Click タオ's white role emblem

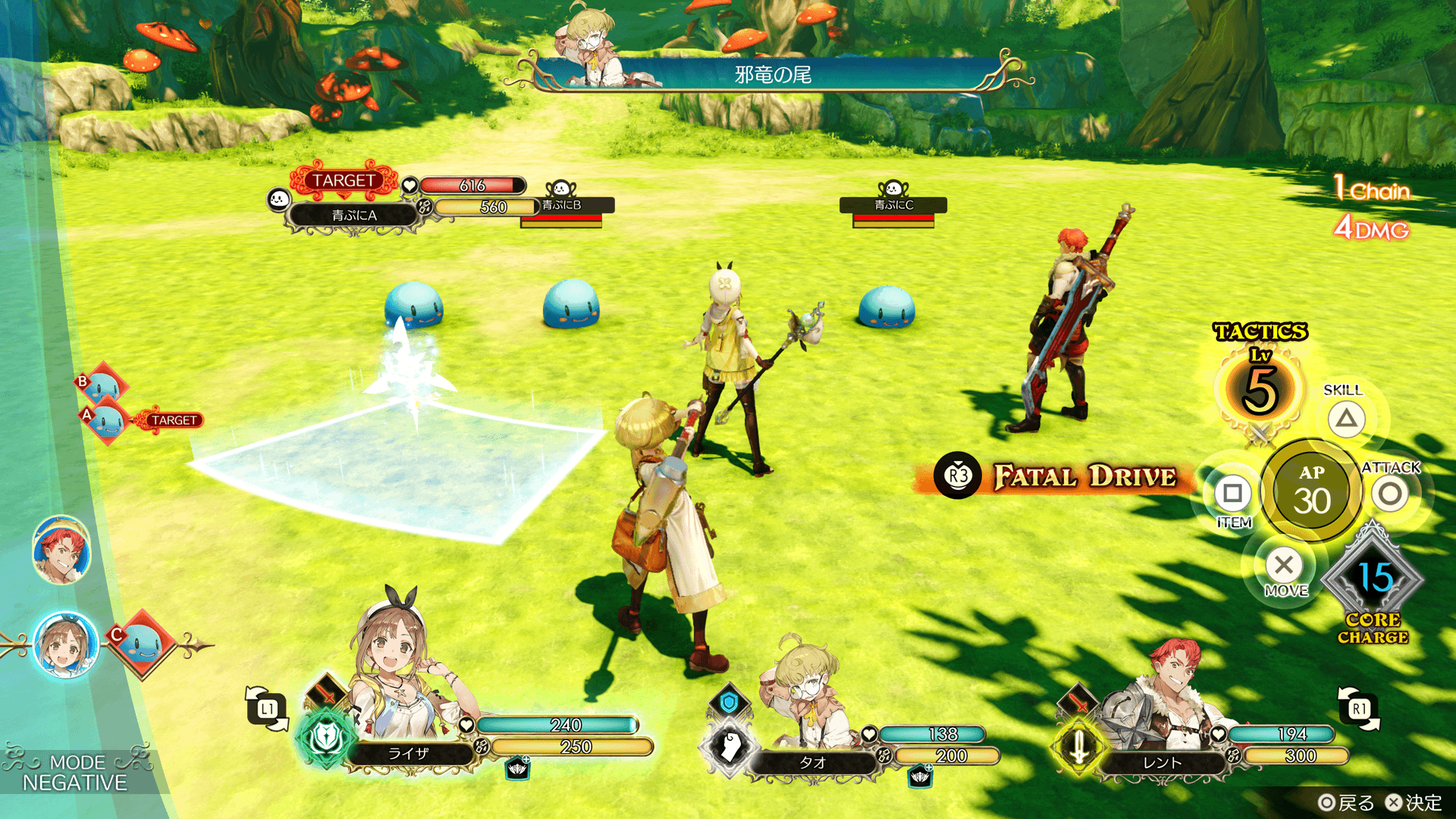pyautogui.click(x=729, y=745)
